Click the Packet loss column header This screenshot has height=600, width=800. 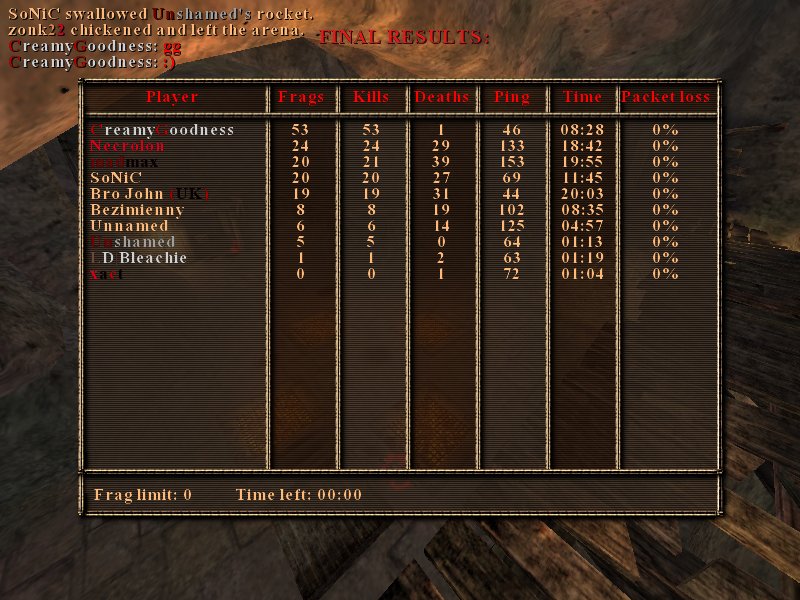click(x=665, y=97)
